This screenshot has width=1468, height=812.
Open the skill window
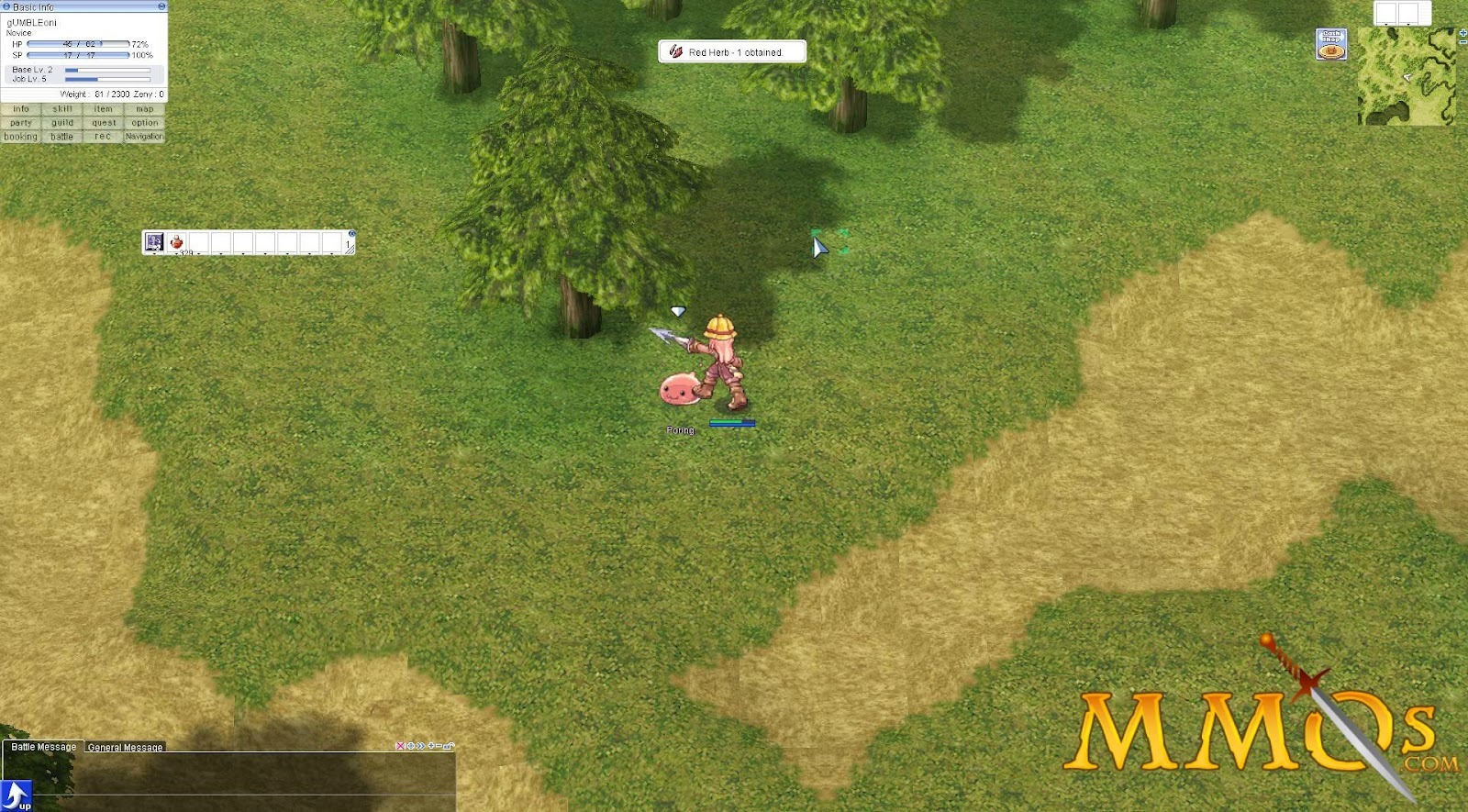point(61,109)
